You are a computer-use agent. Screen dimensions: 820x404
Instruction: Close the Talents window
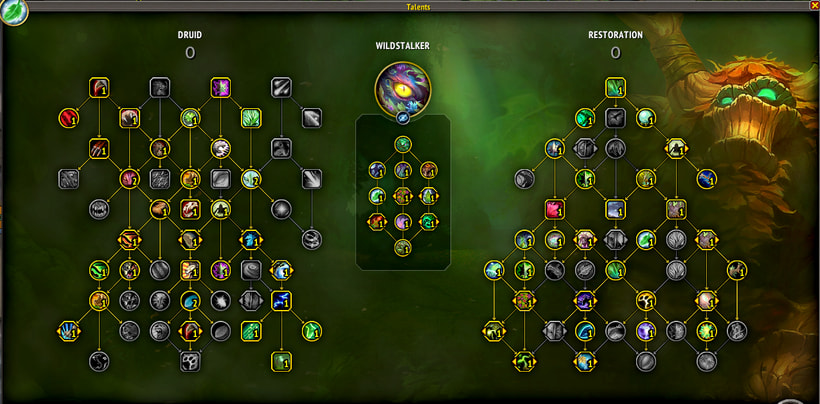pos(811,6)
